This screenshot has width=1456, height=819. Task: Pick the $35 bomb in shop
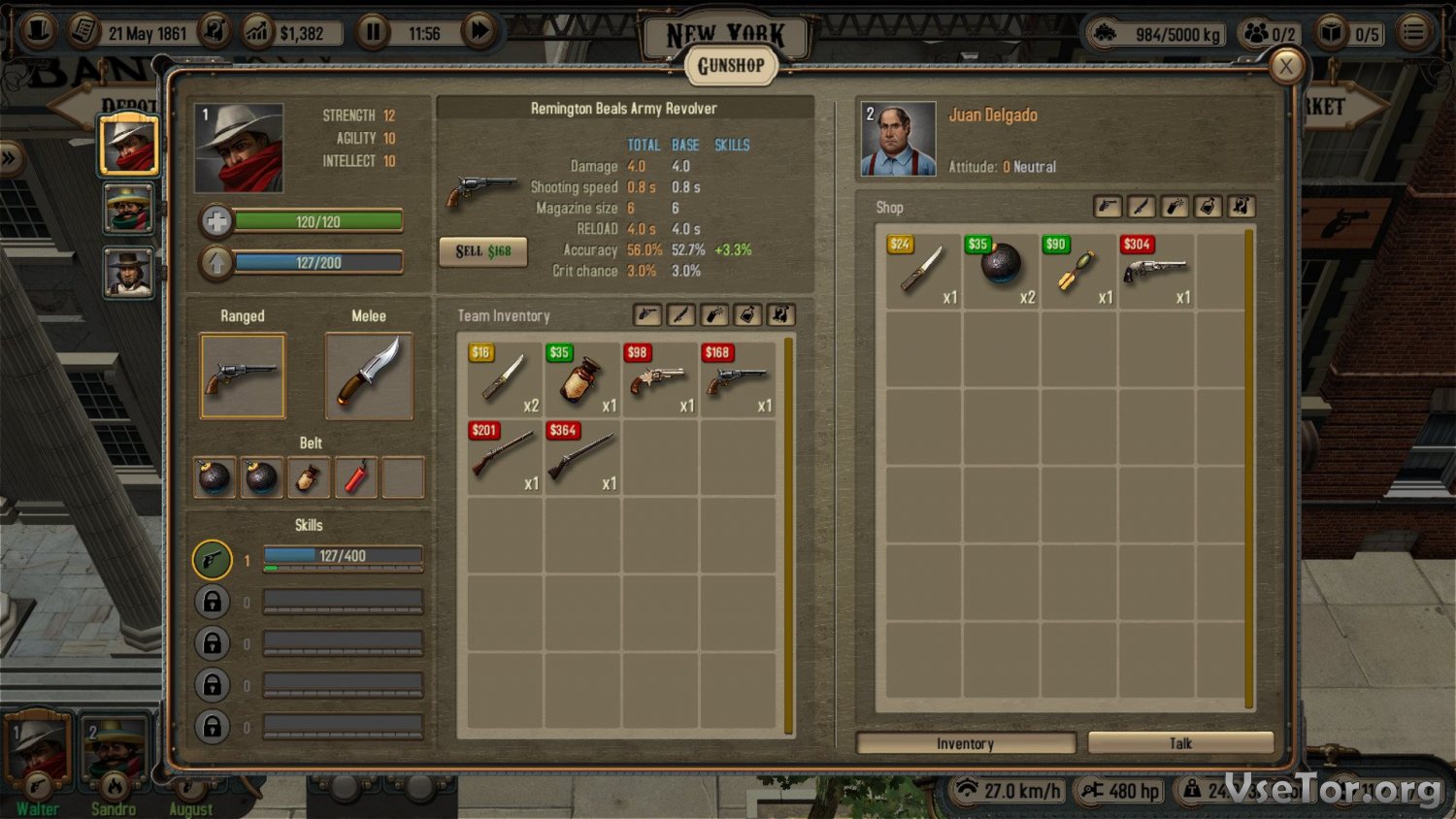point(1001,271)
